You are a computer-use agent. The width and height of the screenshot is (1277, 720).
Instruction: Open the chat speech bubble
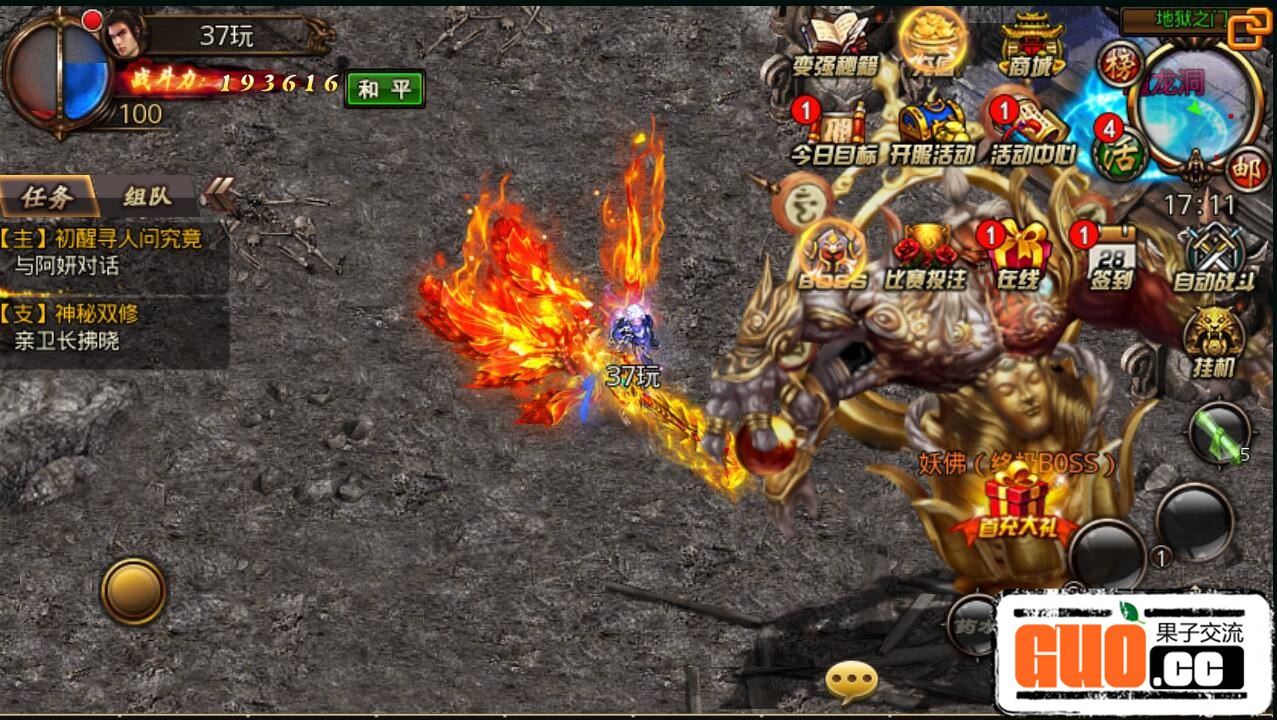pos(851,682)
